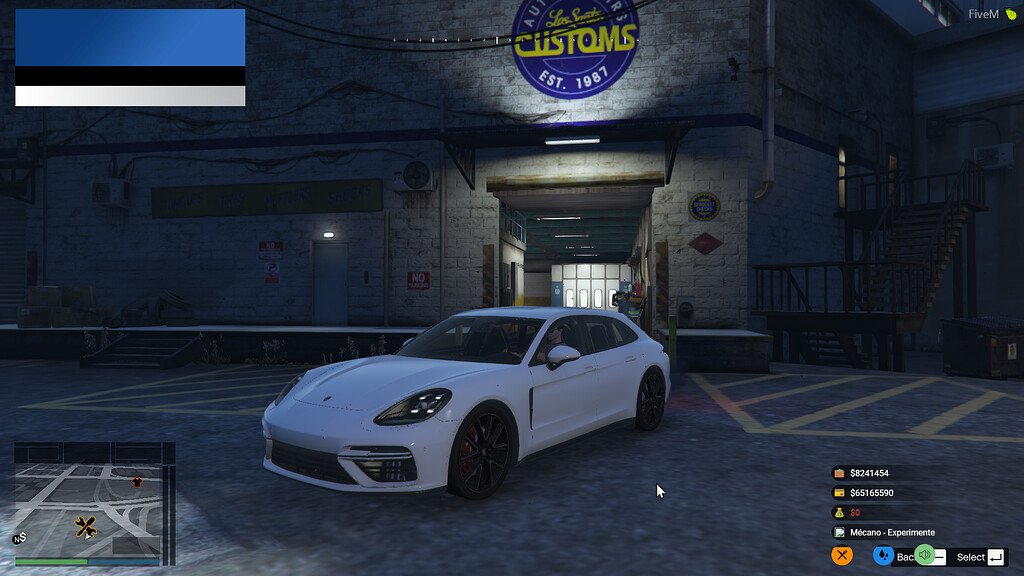Click the orange hunger fork-and-knife icon
The height and width of the screenshot is (576, 1024).
coord(842,556)
